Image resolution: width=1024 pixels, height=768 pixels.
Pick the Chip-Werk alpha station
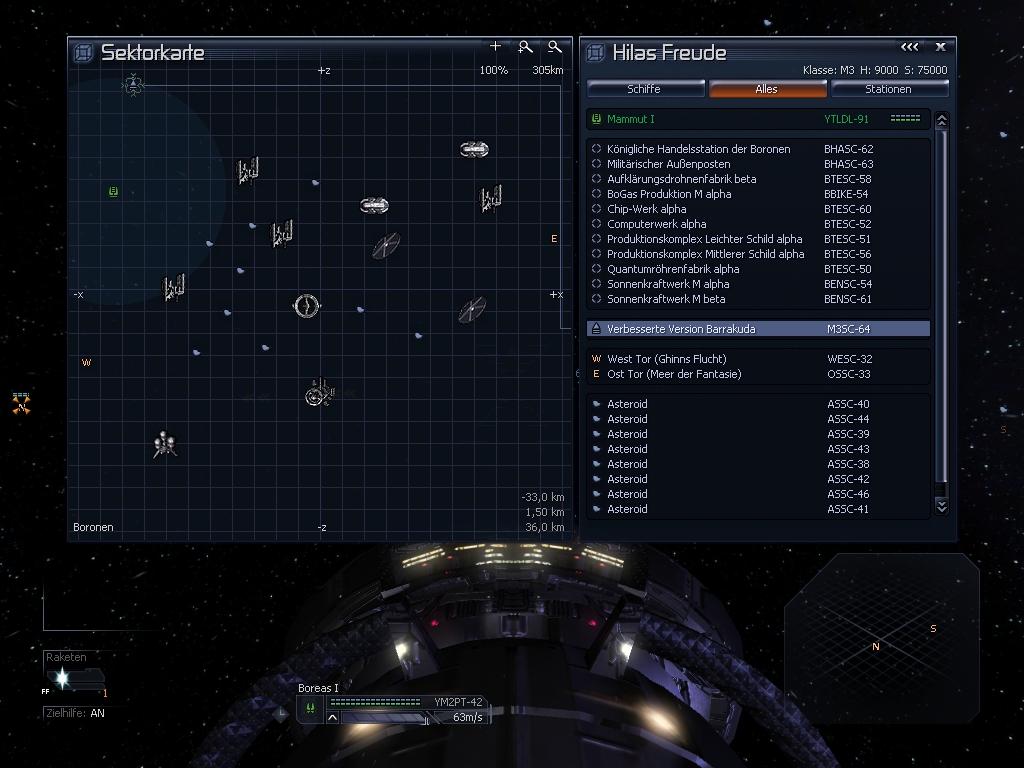(646, 209)
